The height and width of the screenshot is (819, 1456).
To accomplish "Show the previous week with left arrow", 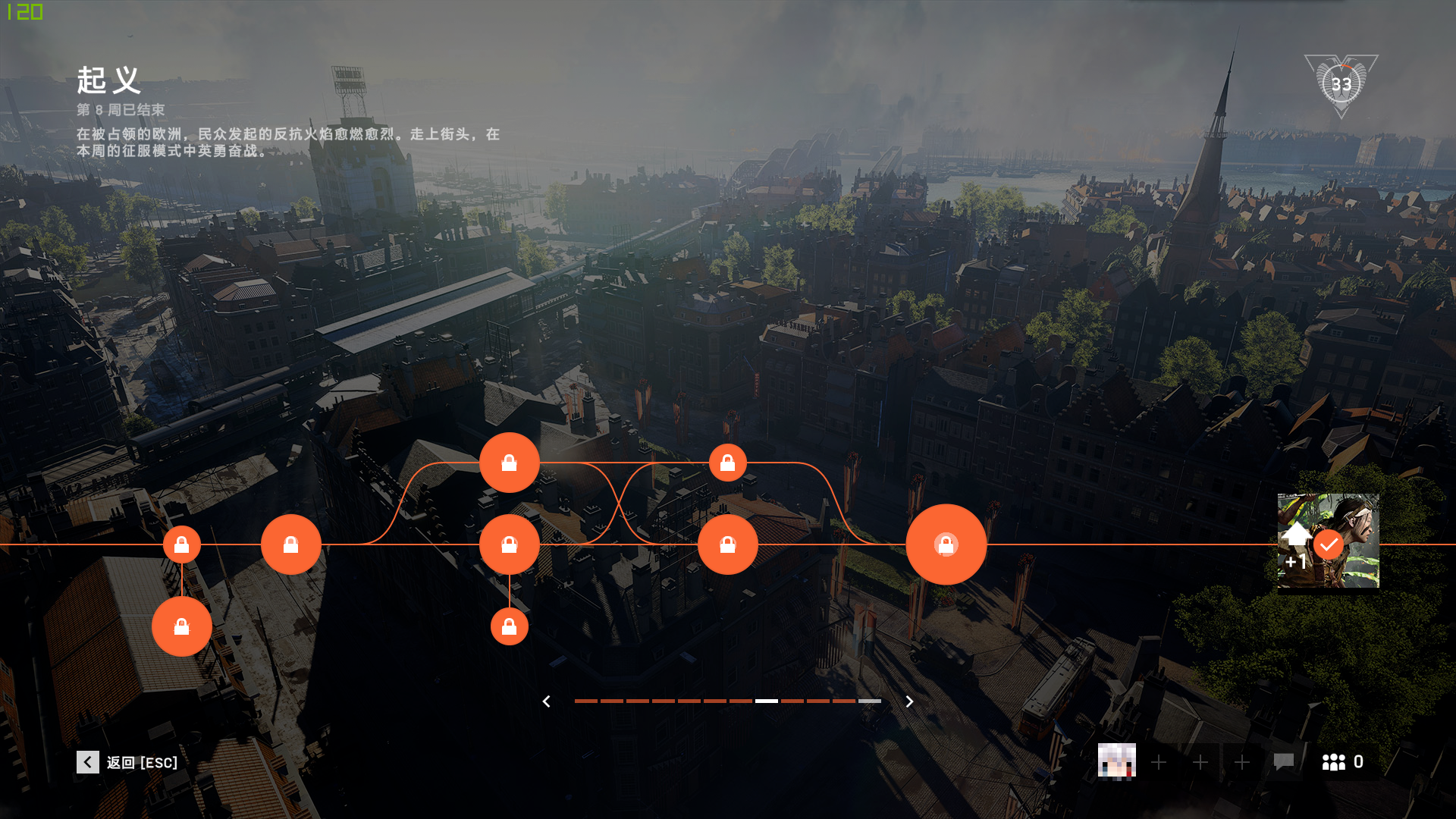I will 546,701.
